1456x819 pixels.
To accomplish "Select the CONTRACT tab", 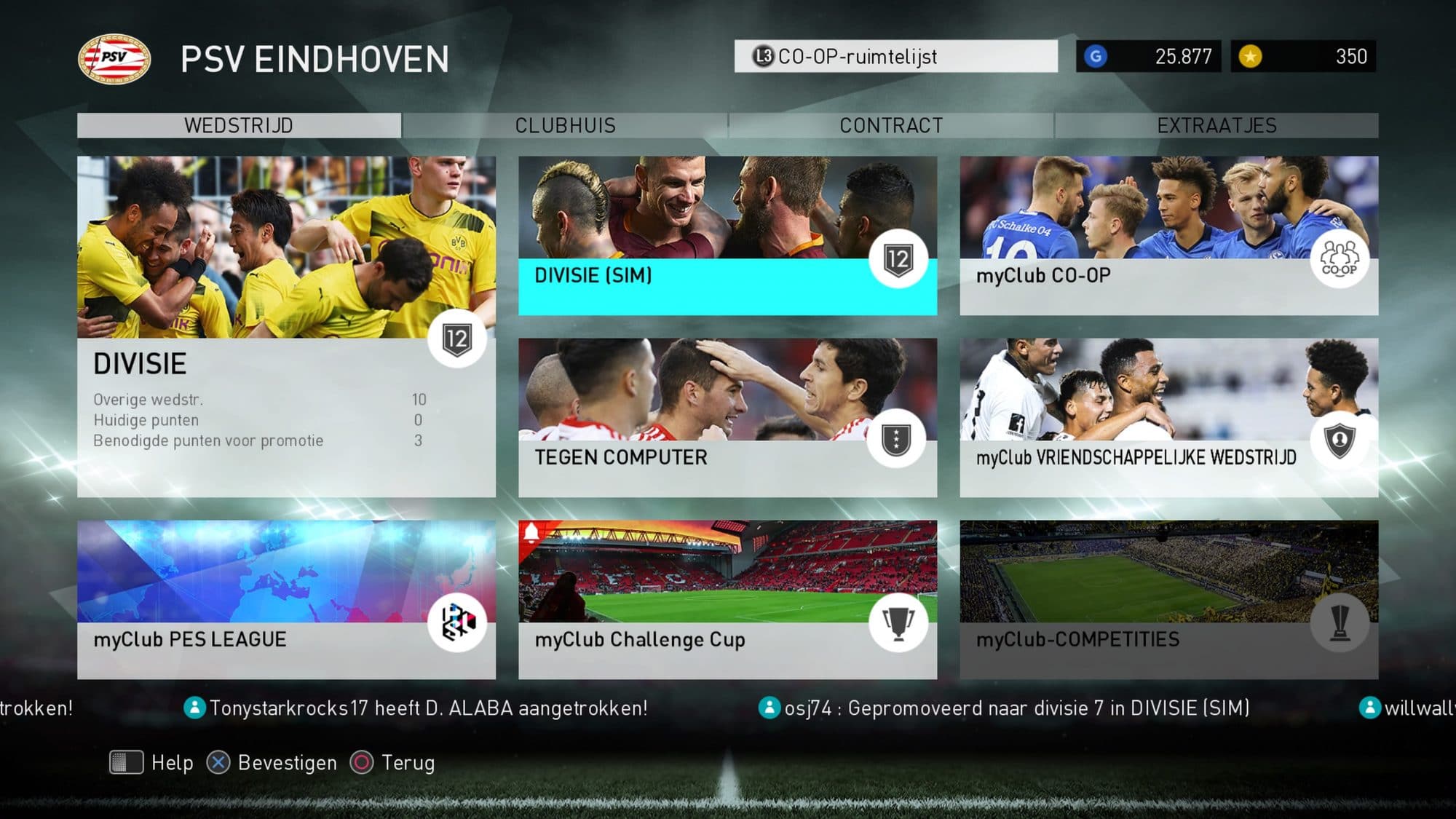I will click(x=891, y=125).
